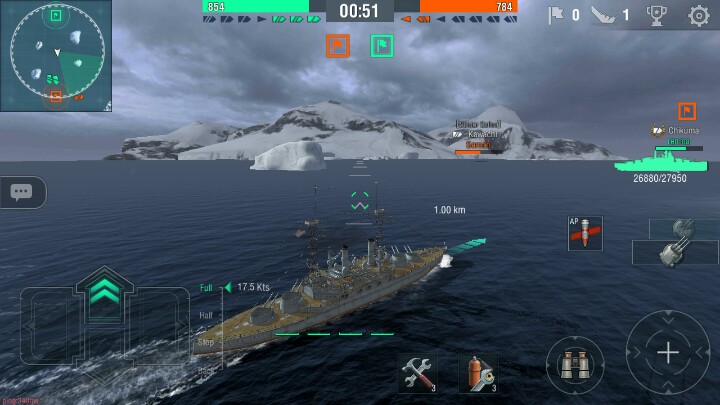
Task: Select the AP shell ammo type
Action: [584, 233]
